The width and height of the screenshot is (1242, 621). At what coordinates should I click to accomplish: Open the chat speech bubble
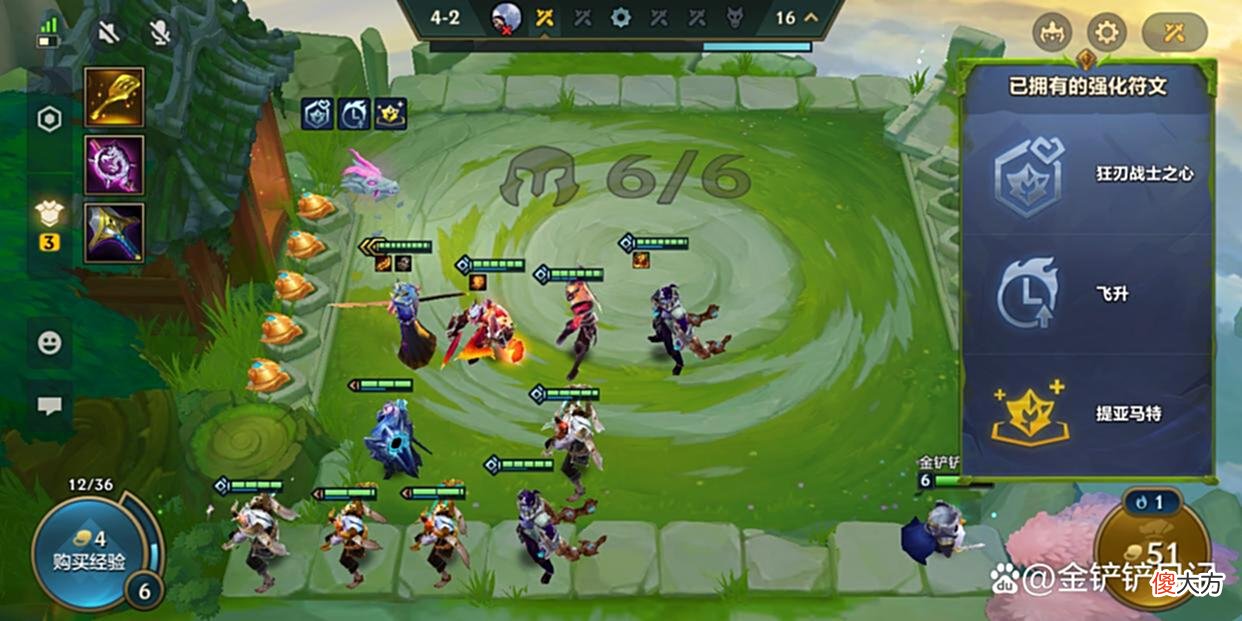click(49, 406)
